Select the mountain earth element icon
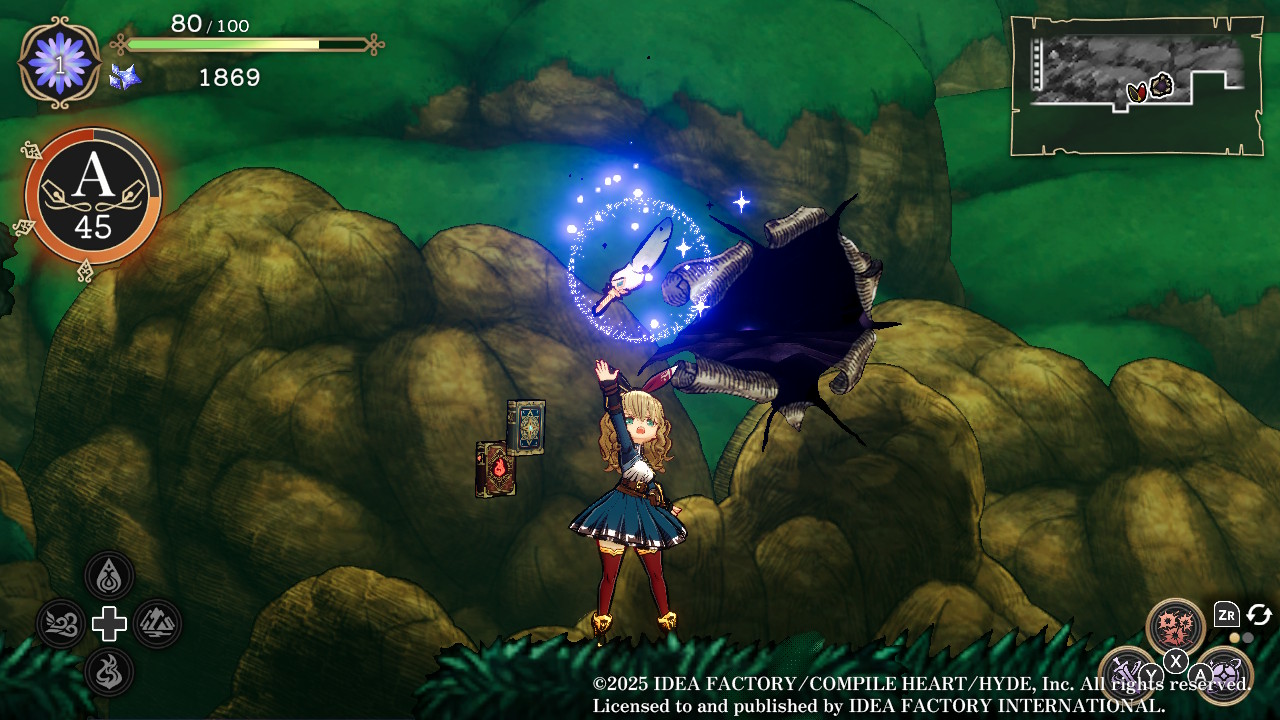This screenshot has height=720, width=1280. pos(157,624)
